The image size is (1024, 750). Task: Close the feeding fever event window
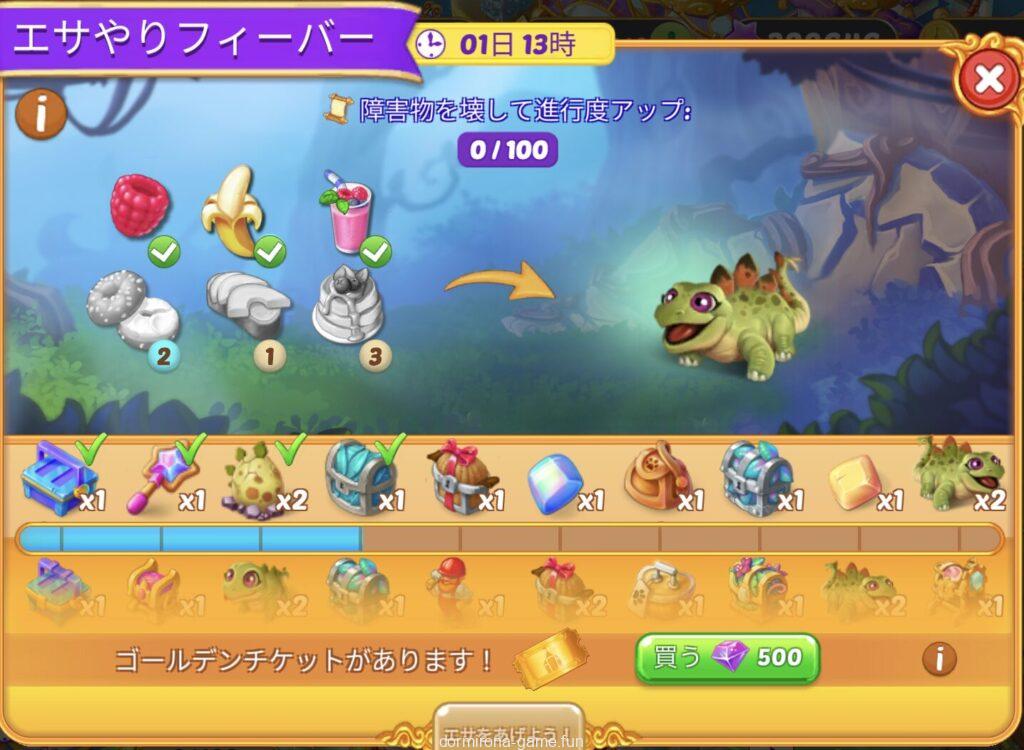click(989, 79)
